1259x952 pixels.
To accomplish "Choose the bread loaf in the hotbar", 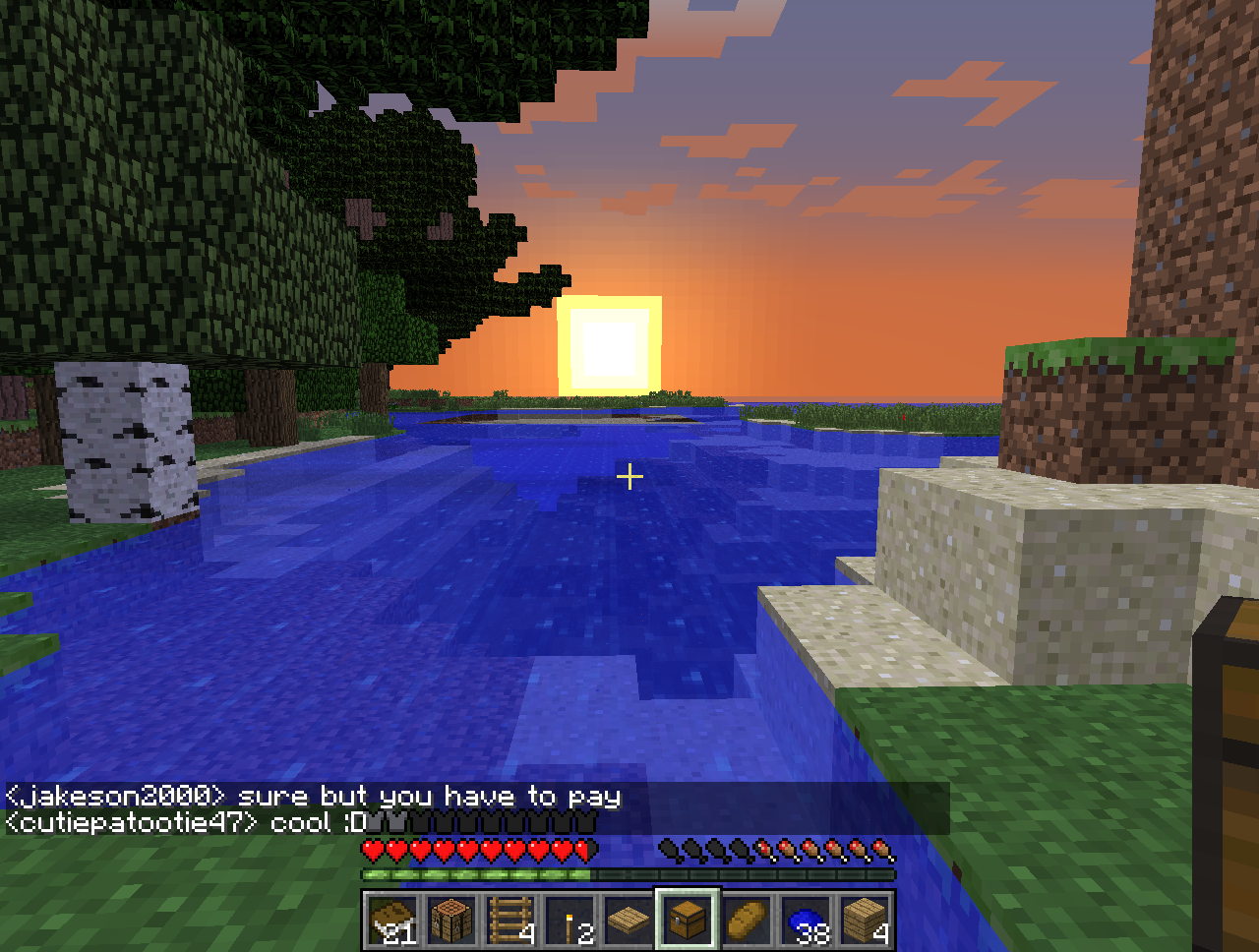I will pos(747,921).
